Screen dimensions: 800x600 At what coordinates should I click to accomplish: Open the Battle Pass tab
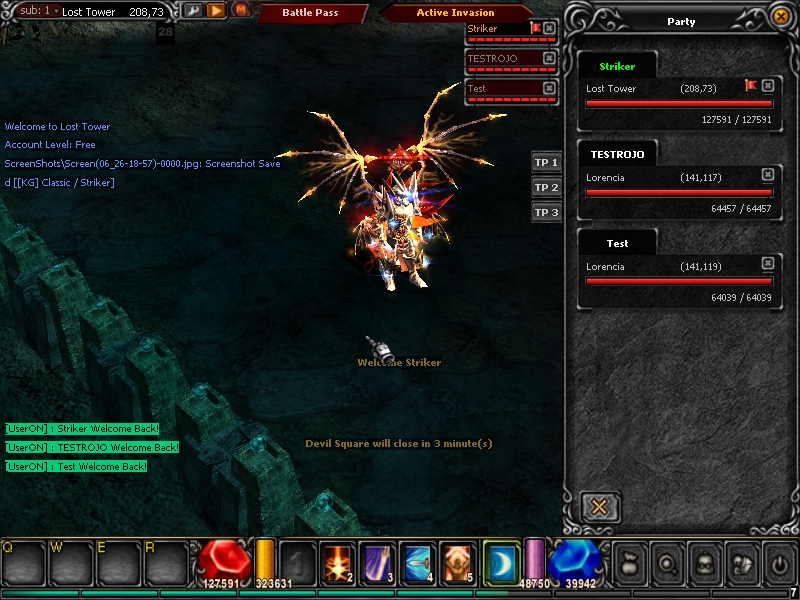tap(309, 13)
